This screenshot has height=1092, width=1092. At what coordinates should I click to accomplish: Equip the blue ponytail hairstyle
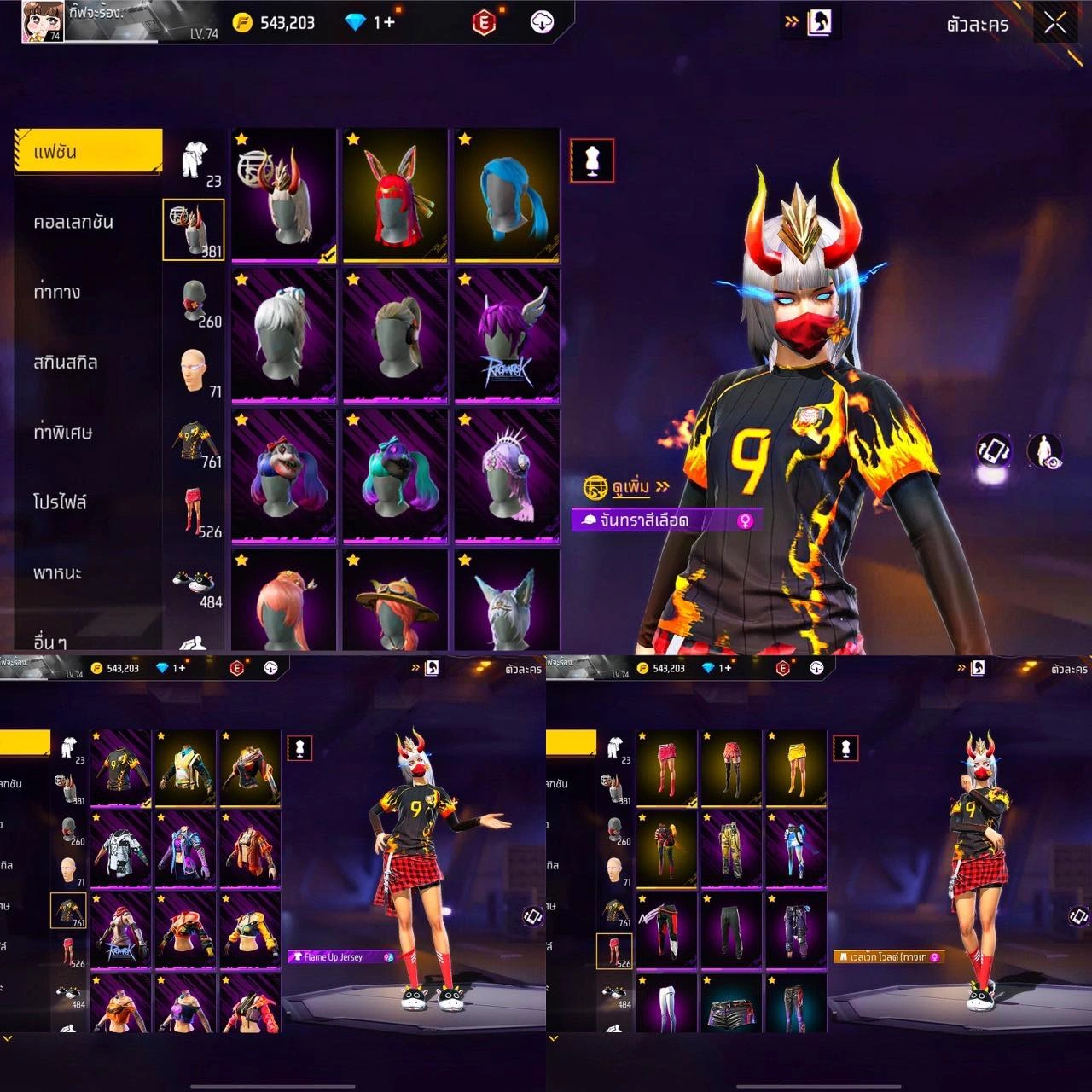tap(507, 195)
